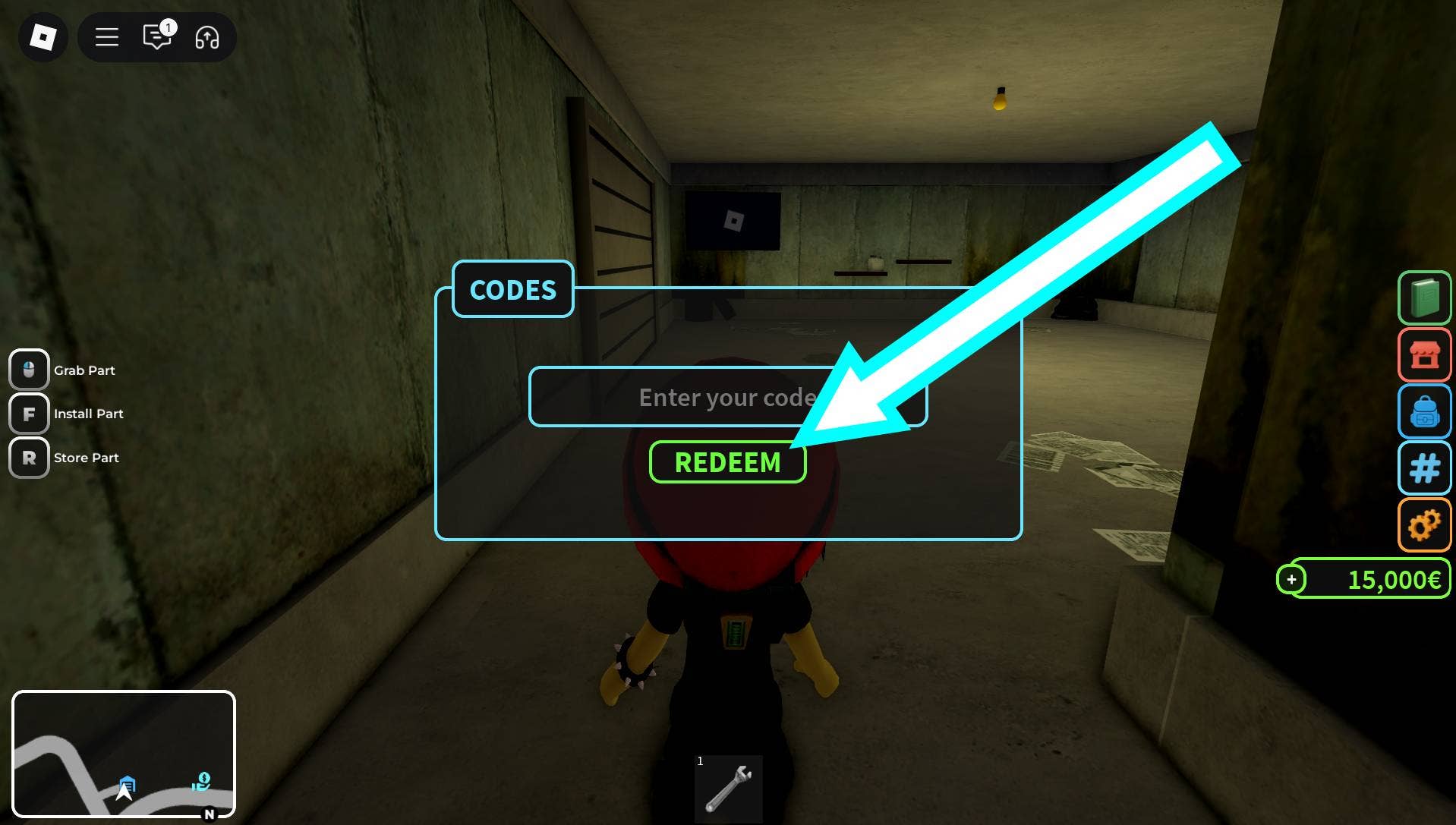The width and height of the screenshot is (1456, 825).
Task: Open the hamburger menu in top bar
Action: pos(107,36)
